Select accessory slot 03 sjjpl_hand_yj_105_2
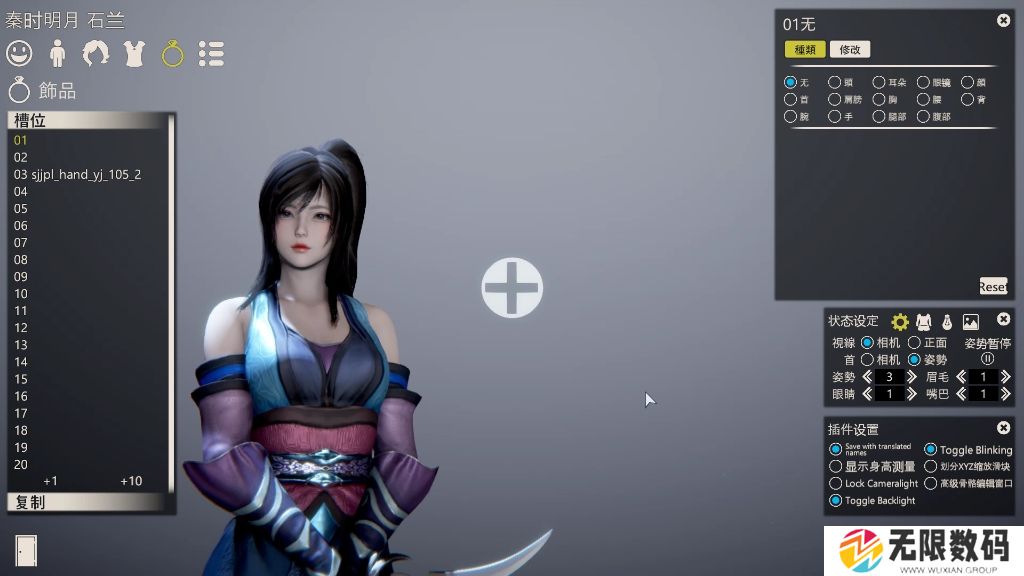Screen dimensions: 1024x576 [78, 174]
